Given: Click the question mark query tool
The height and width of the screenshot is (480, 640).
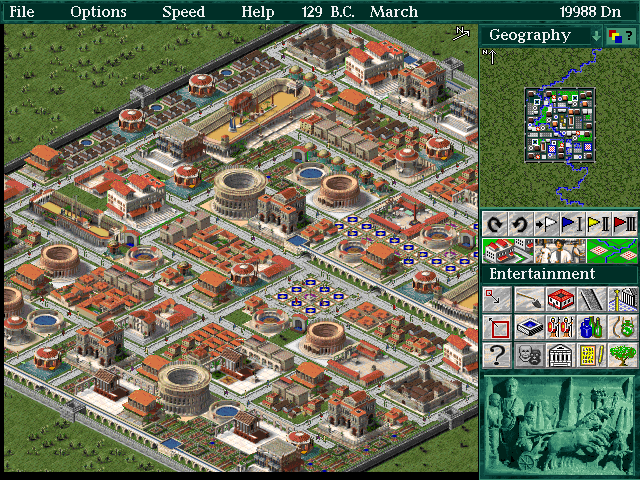Looking at the screenshot, I should (497, 354).
